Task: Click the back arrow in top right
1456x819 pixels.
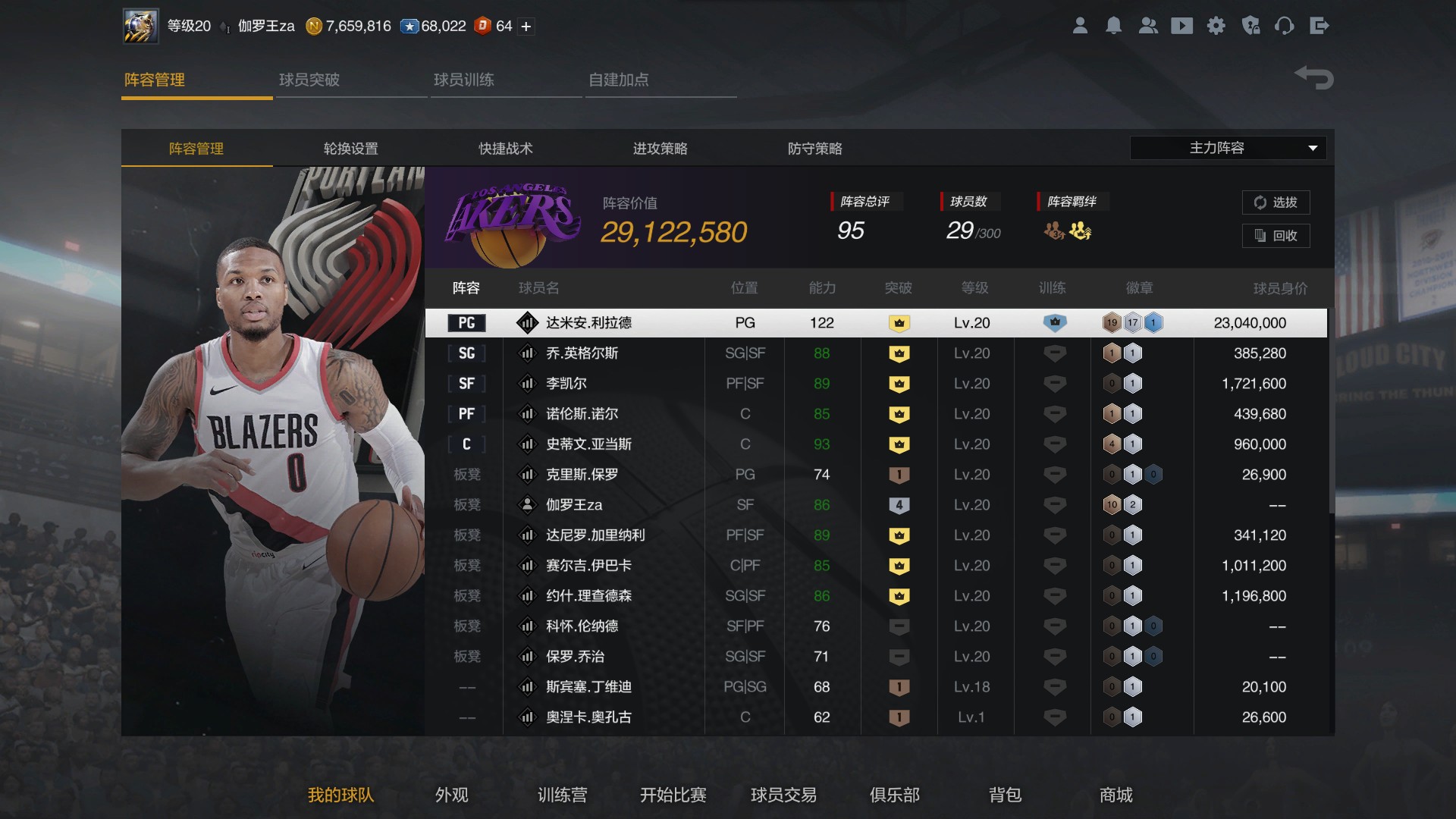Action: pyautogui.click(x=1313, y=77)
